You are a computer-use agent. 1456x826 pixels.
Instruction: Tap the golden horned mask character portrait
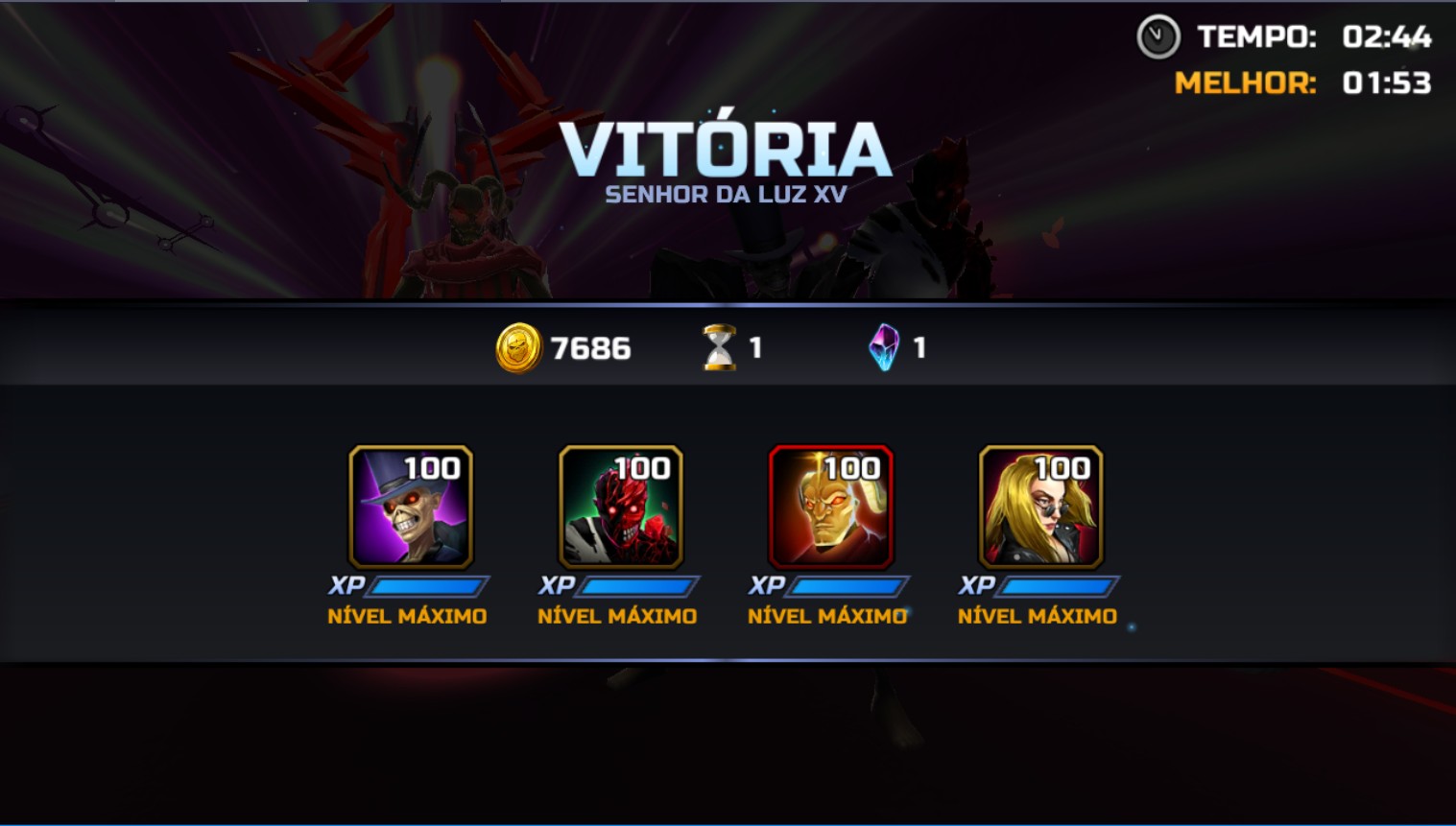coord(831,507)
